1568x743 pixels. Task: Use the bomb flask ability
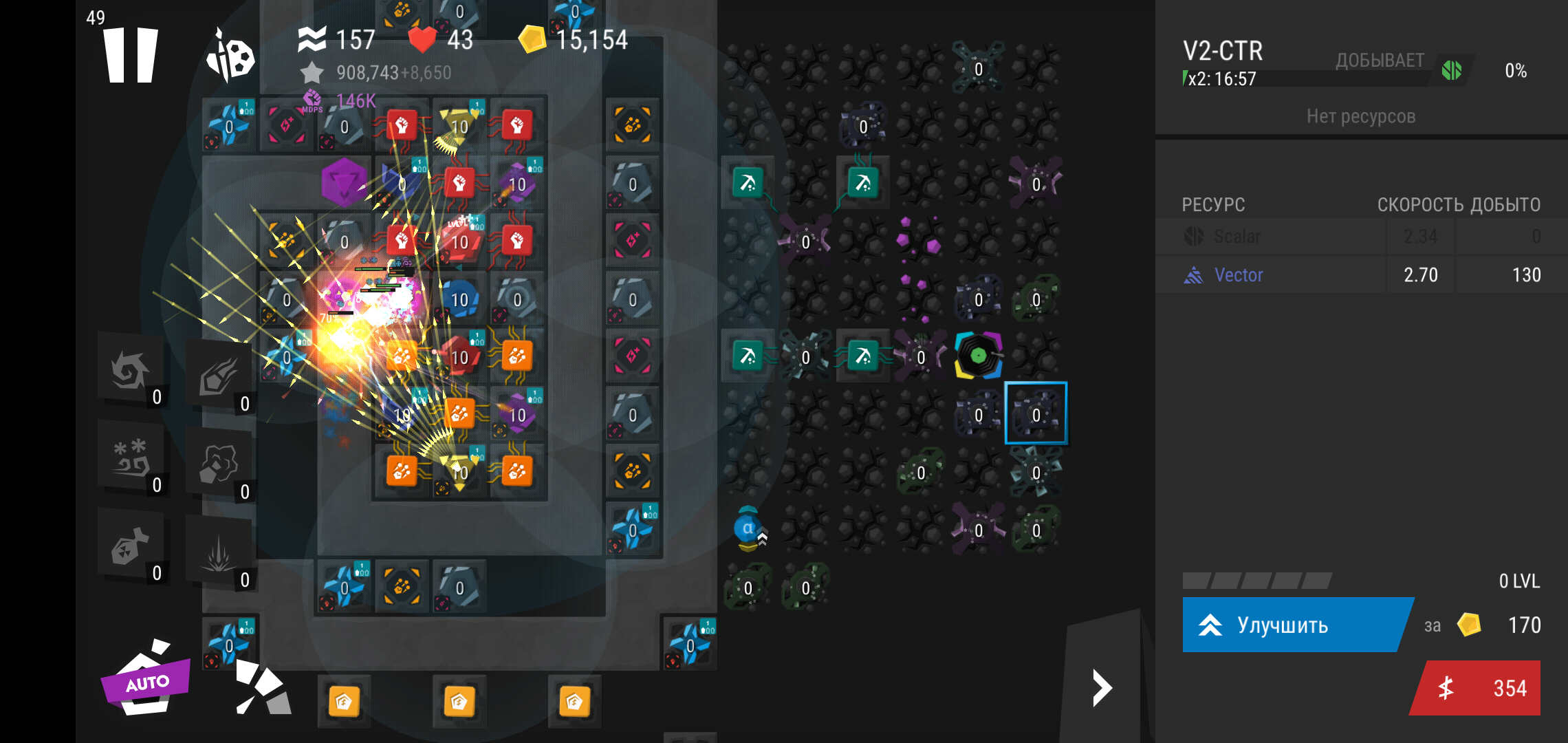[131, 548]
